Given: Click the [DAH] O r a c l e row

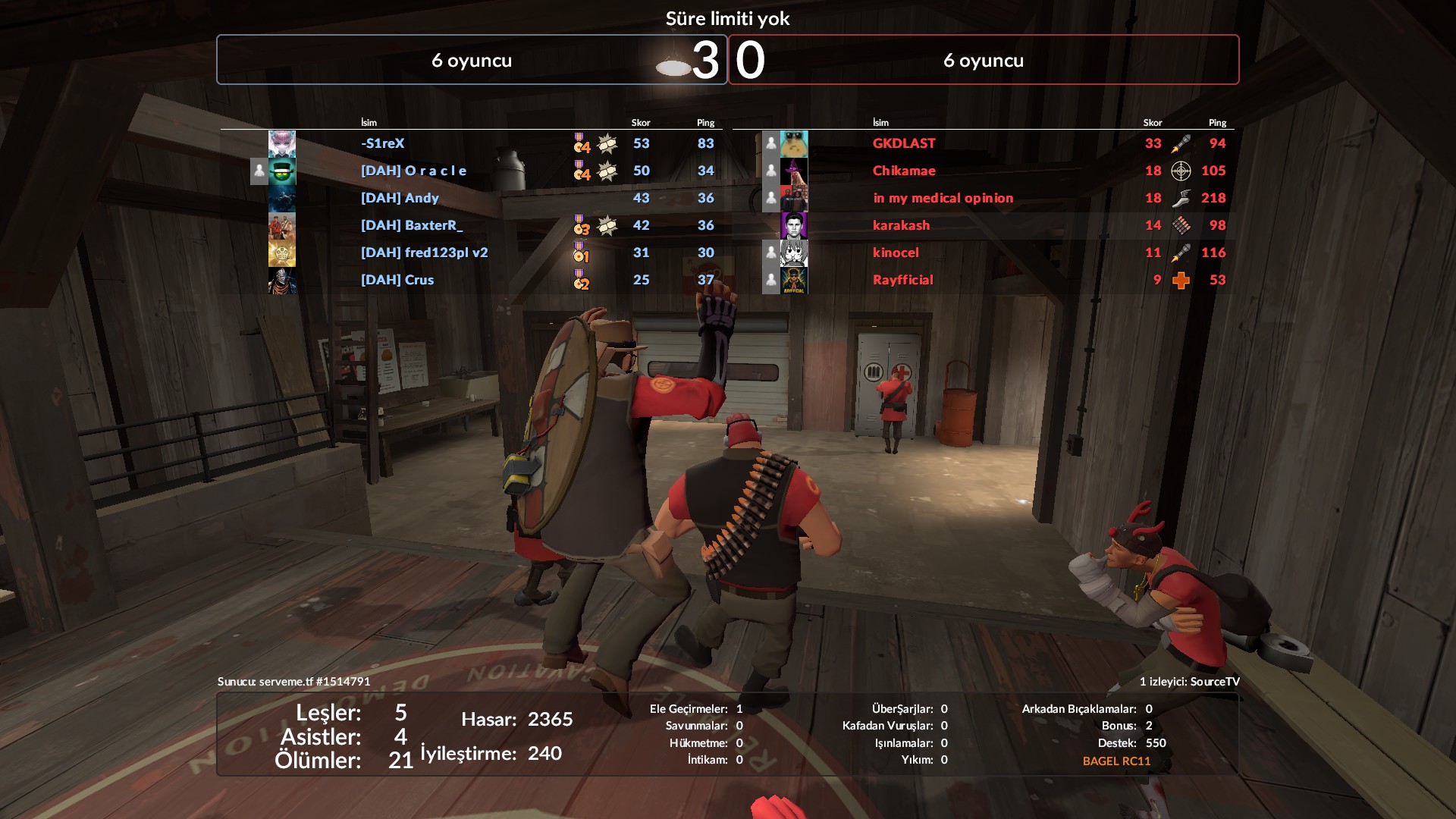Looking at the screenshot, I should click(x=413, y=171).
